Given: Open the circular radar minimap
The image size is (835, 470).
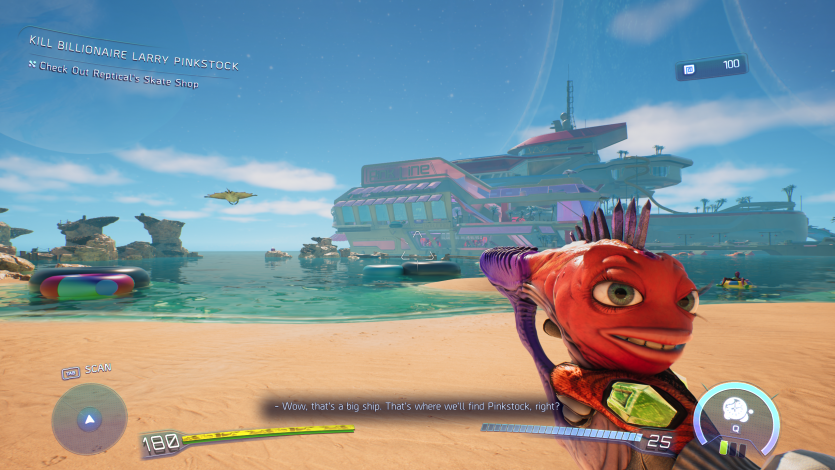Looking at the screenshot, I should [89, 418].
